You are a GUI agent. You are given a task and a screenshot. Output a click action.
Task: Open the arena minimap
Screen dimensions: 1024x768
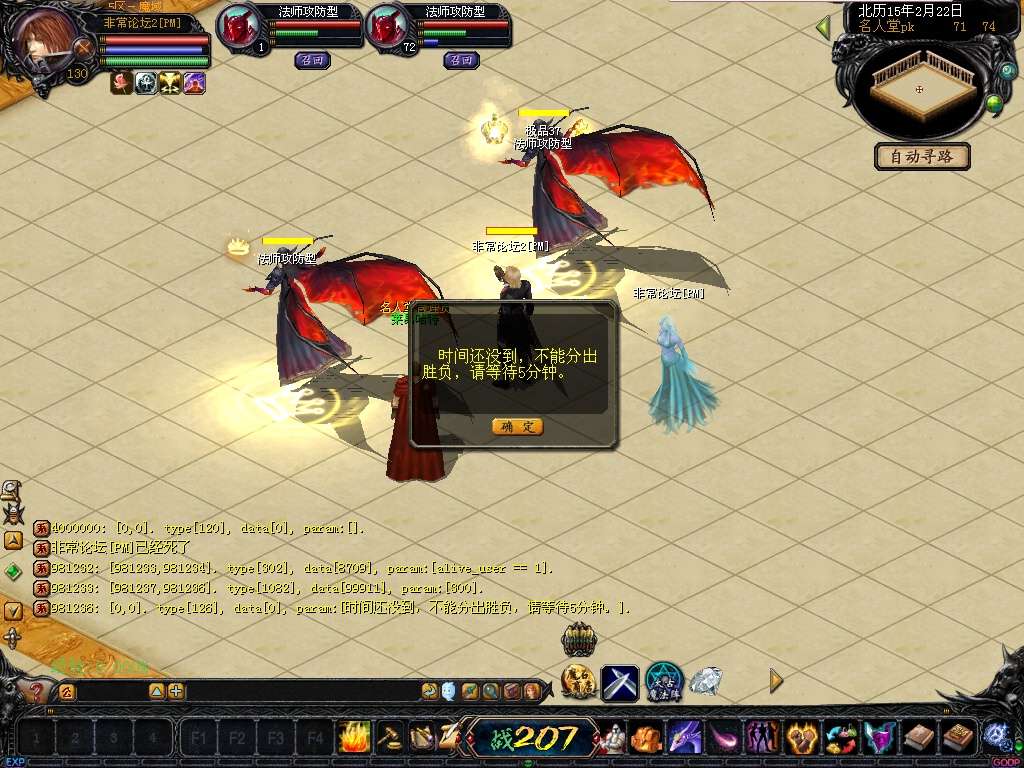pos(921,89)
